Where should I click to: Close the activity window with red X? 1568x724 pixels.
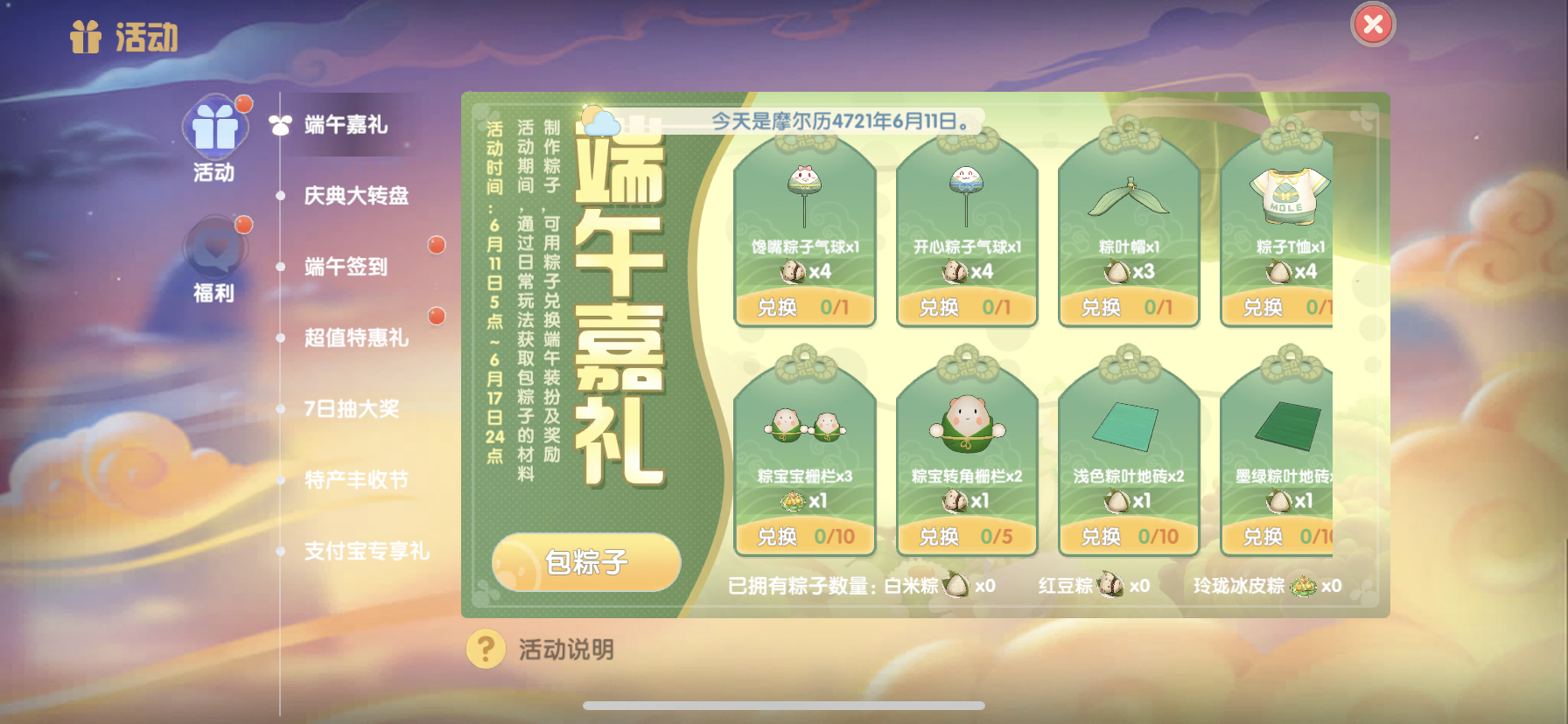pyautogui.click(x=1373, y=24)
